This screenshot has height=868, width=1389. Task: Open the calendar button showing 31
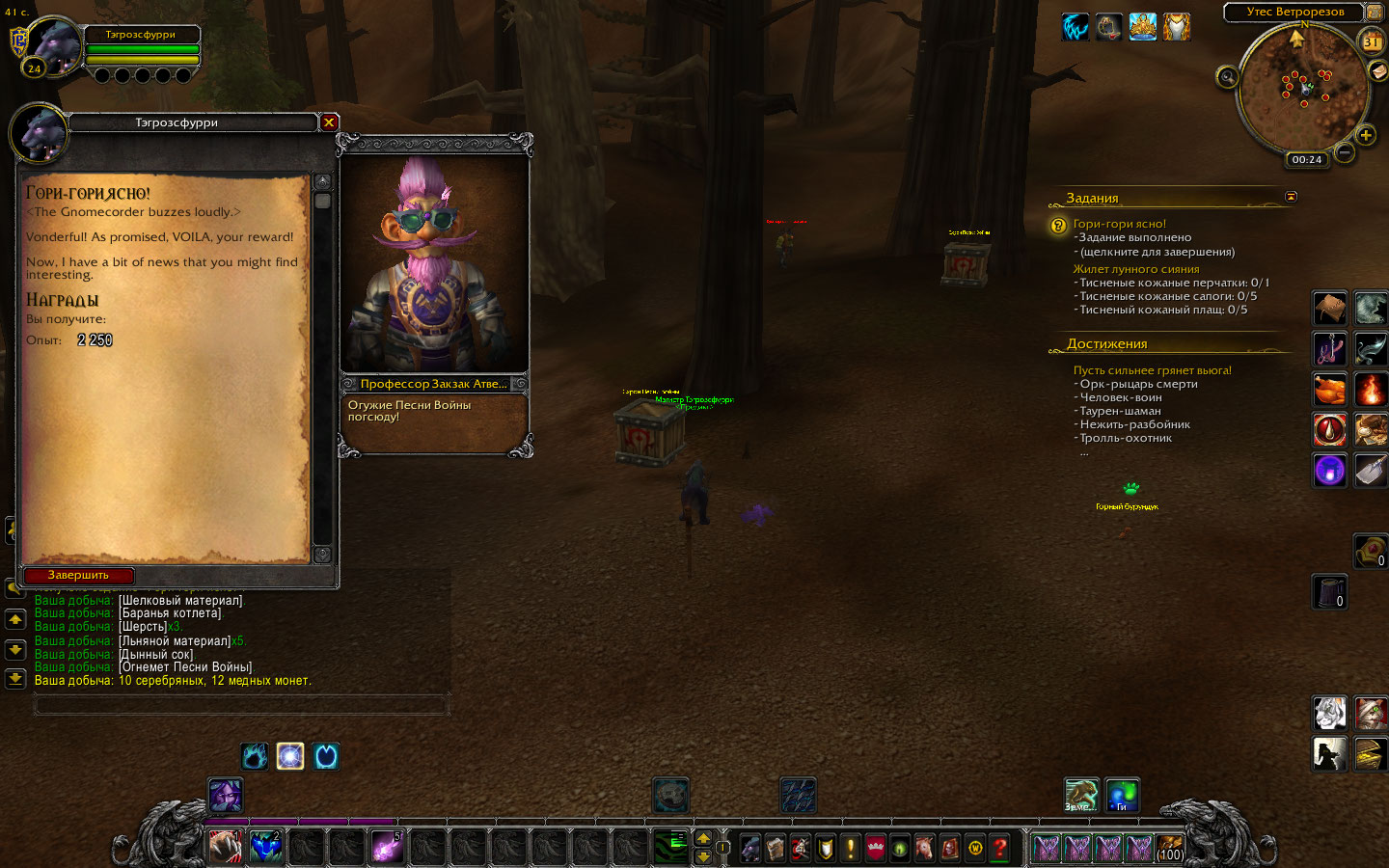[x=1371, y=41]
